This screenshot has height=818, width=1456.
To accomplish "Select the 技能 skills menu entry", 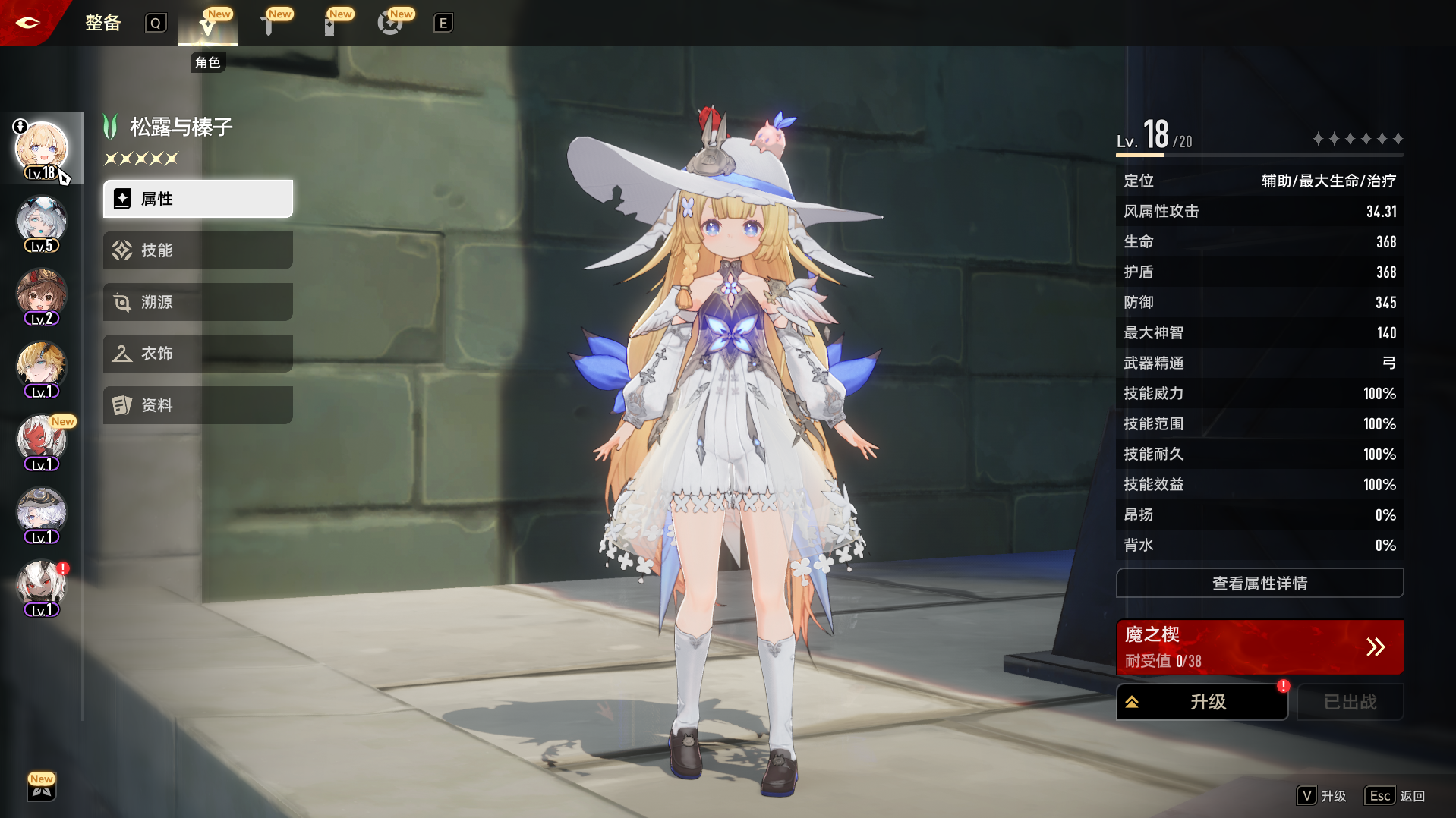I will pos(197,250).
